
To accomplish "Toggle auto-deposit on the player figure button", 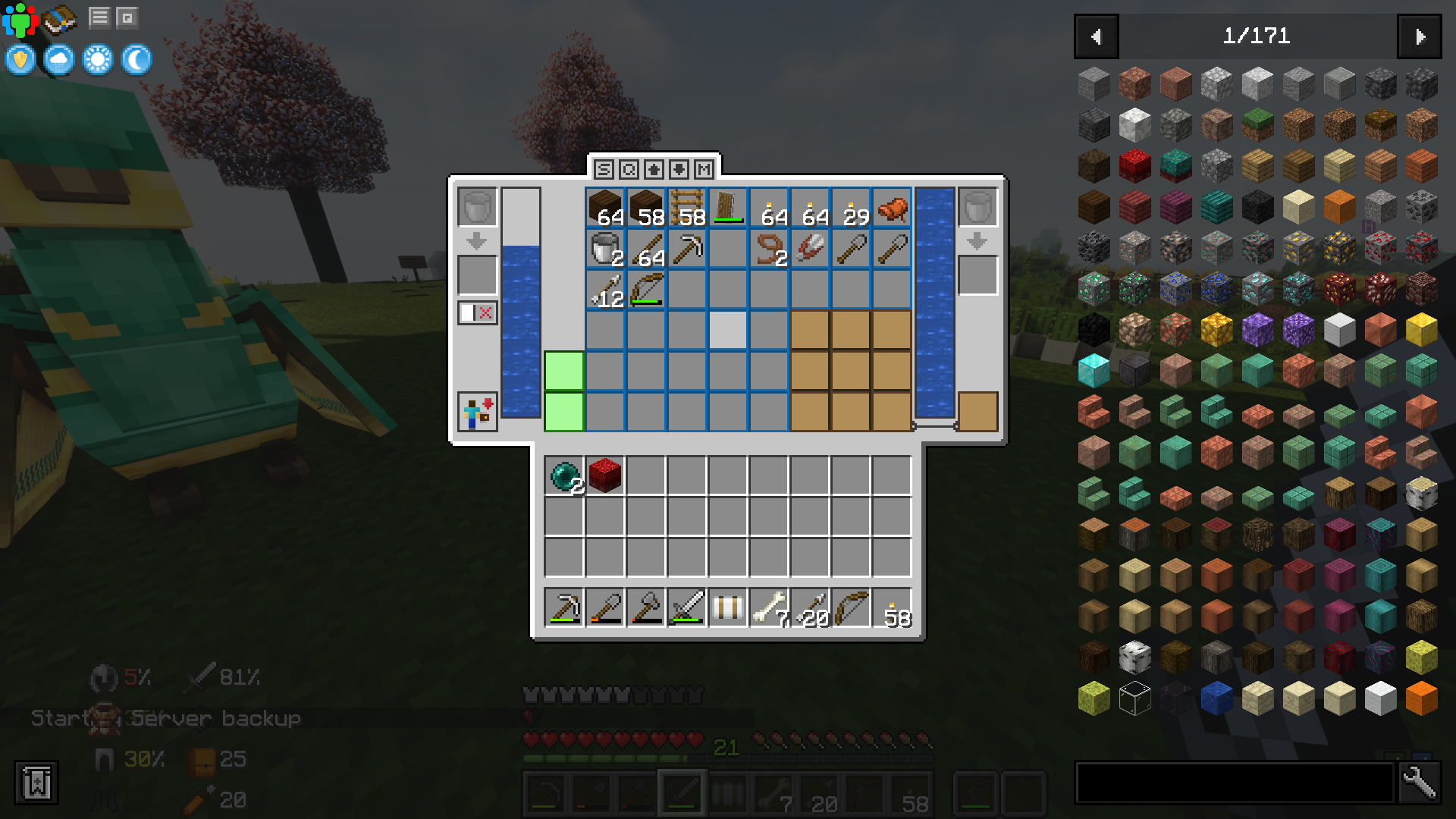I will (476, 411).
